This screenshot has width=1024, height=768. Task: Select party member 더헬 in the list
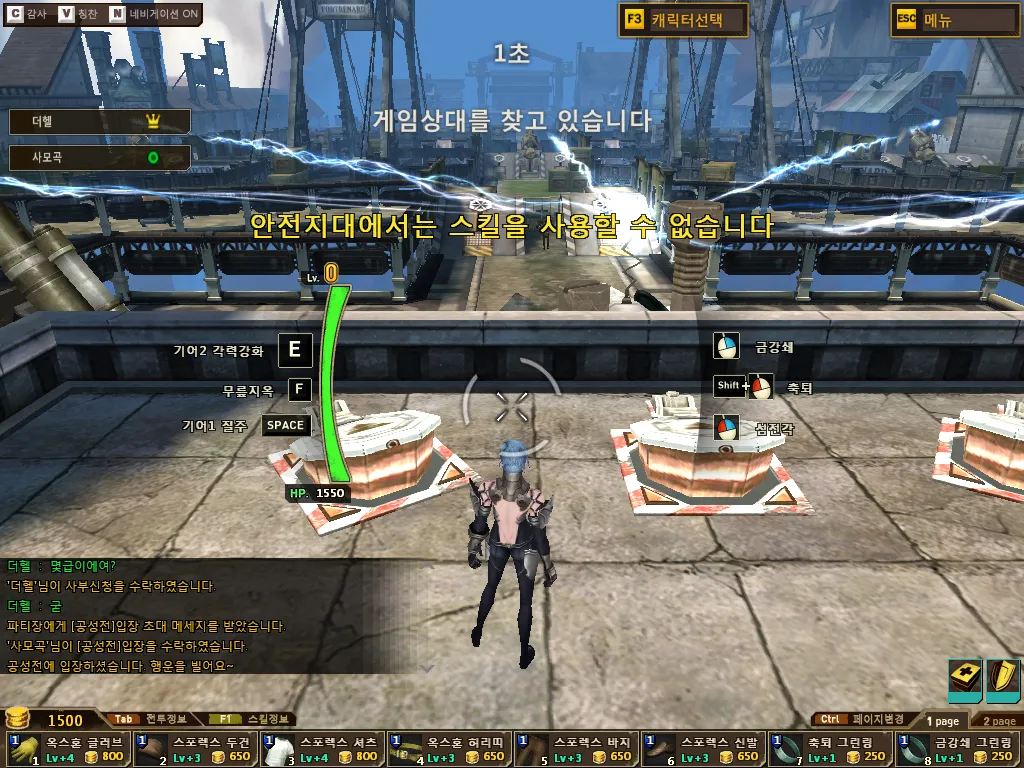(x=99, y=121)
